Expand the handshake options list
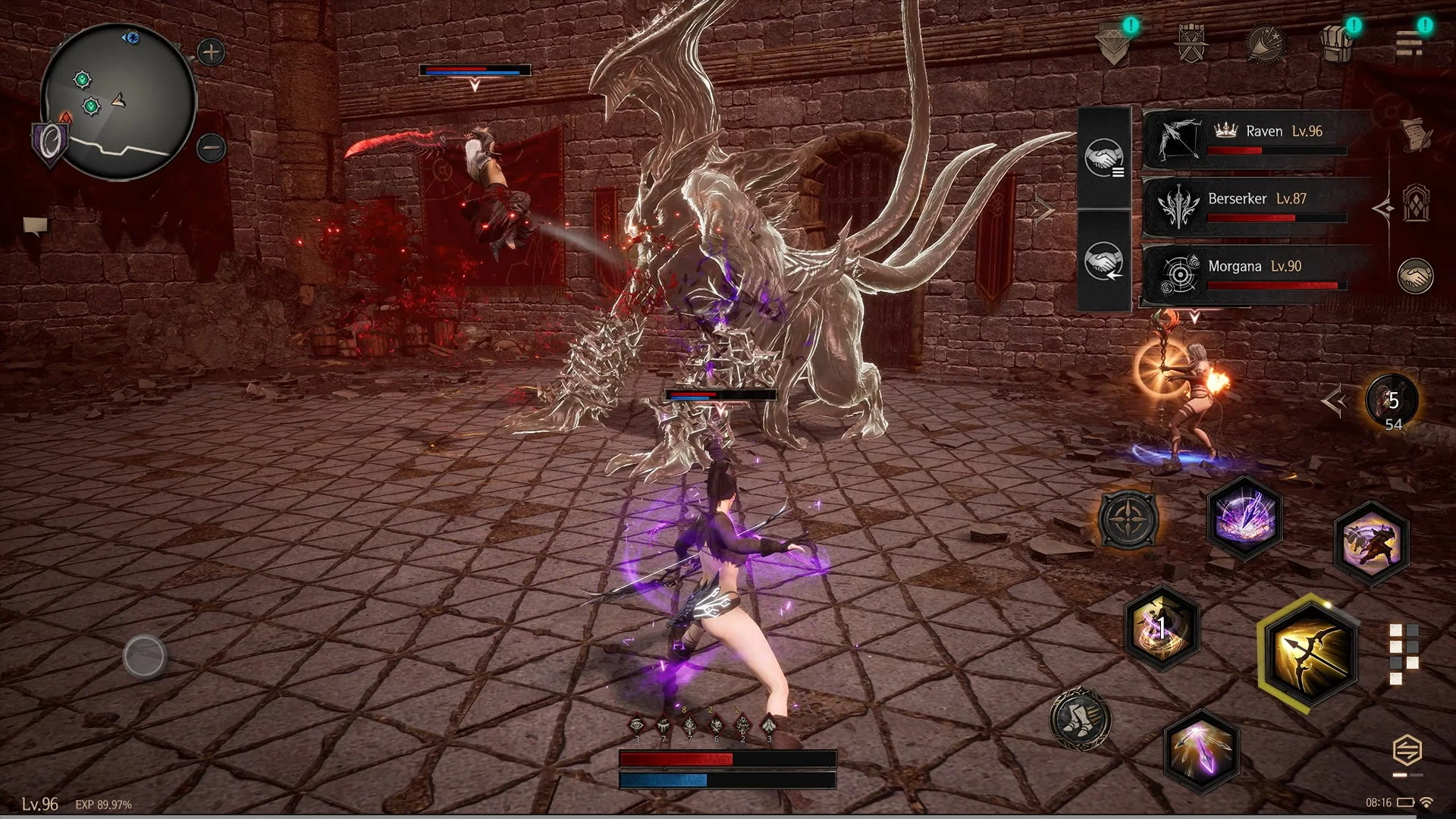 (1106, 161)
